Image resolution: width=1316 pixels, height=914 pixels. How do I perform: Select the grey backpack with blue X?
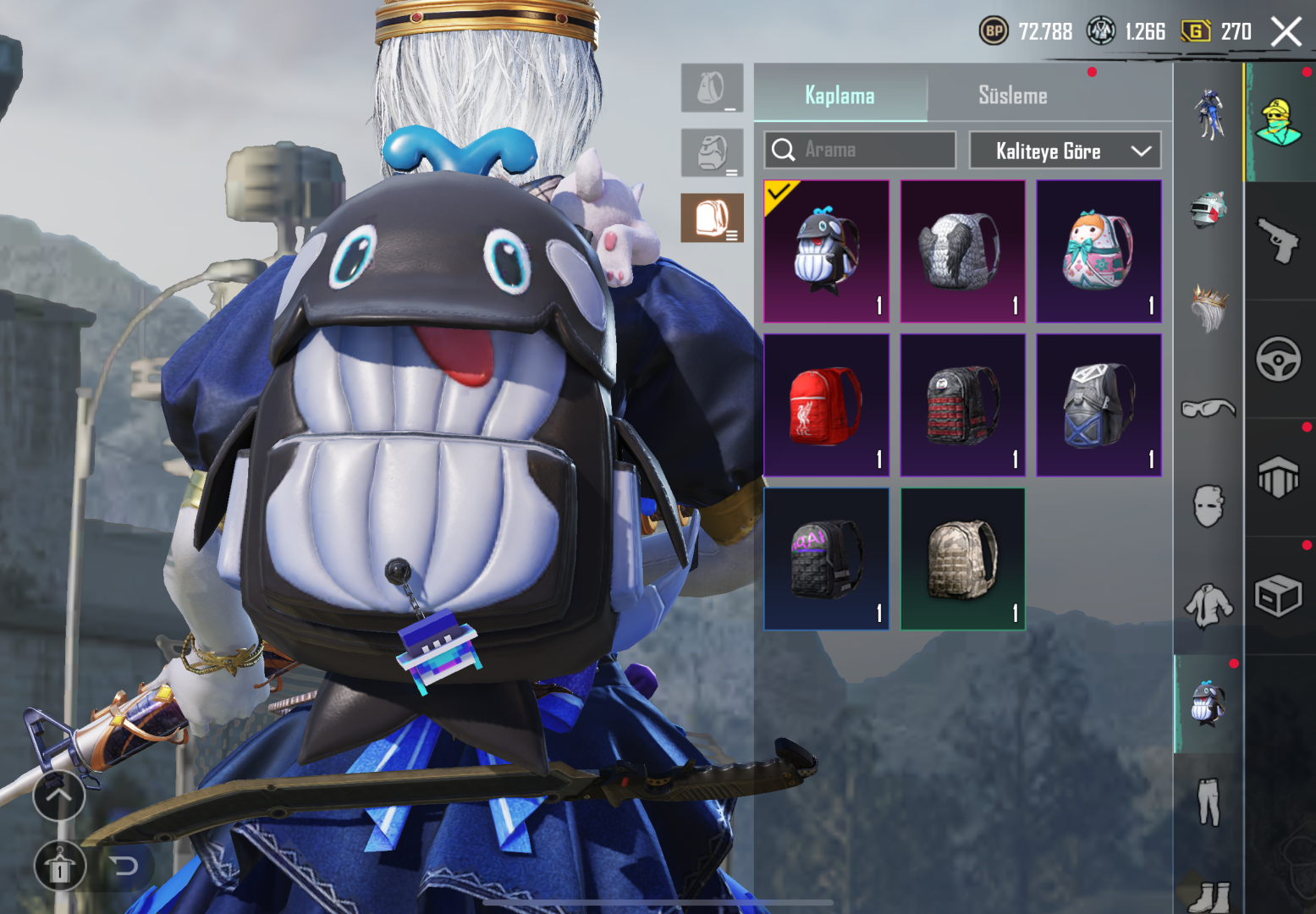pyautogui.click(x=1099, y=405)
